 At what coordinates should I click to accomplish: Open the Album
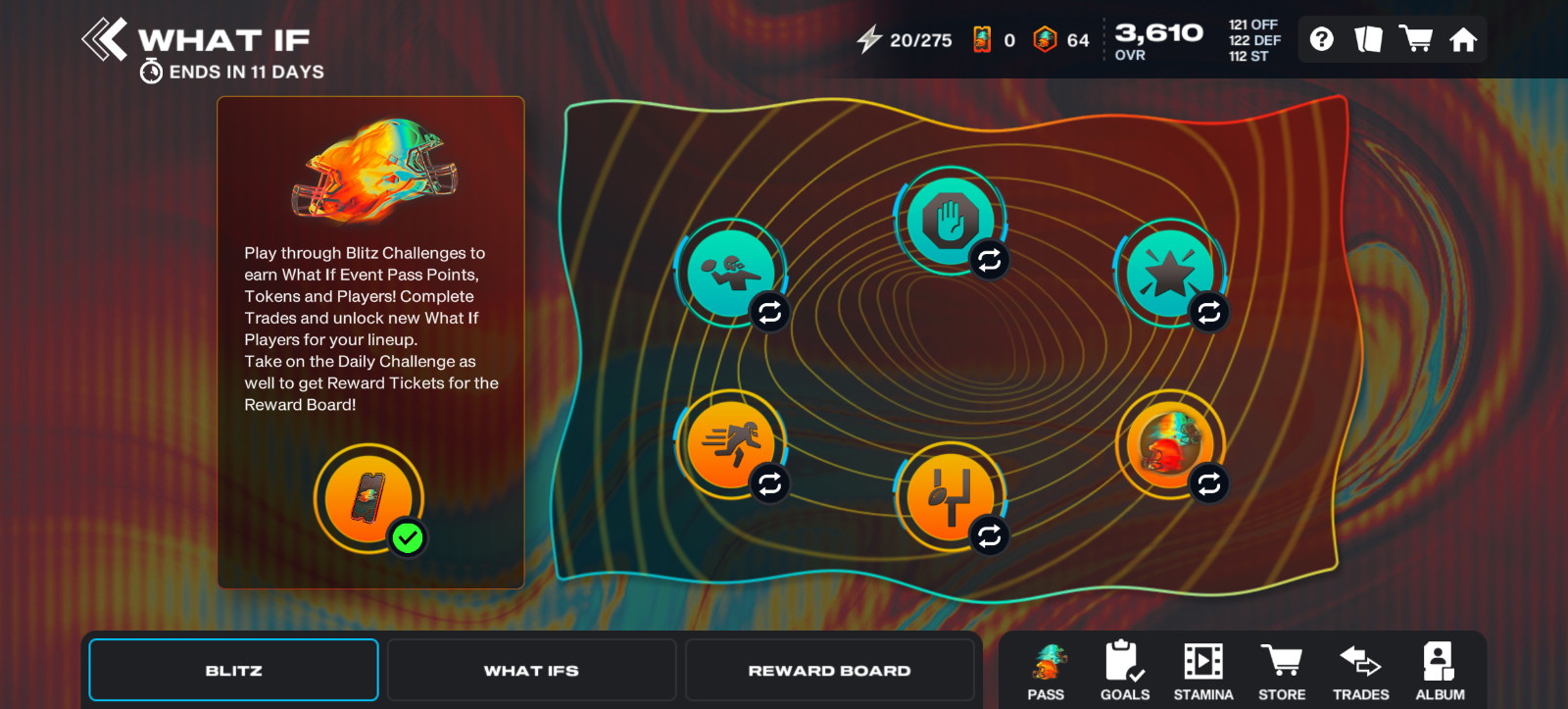pos(1440,672)
